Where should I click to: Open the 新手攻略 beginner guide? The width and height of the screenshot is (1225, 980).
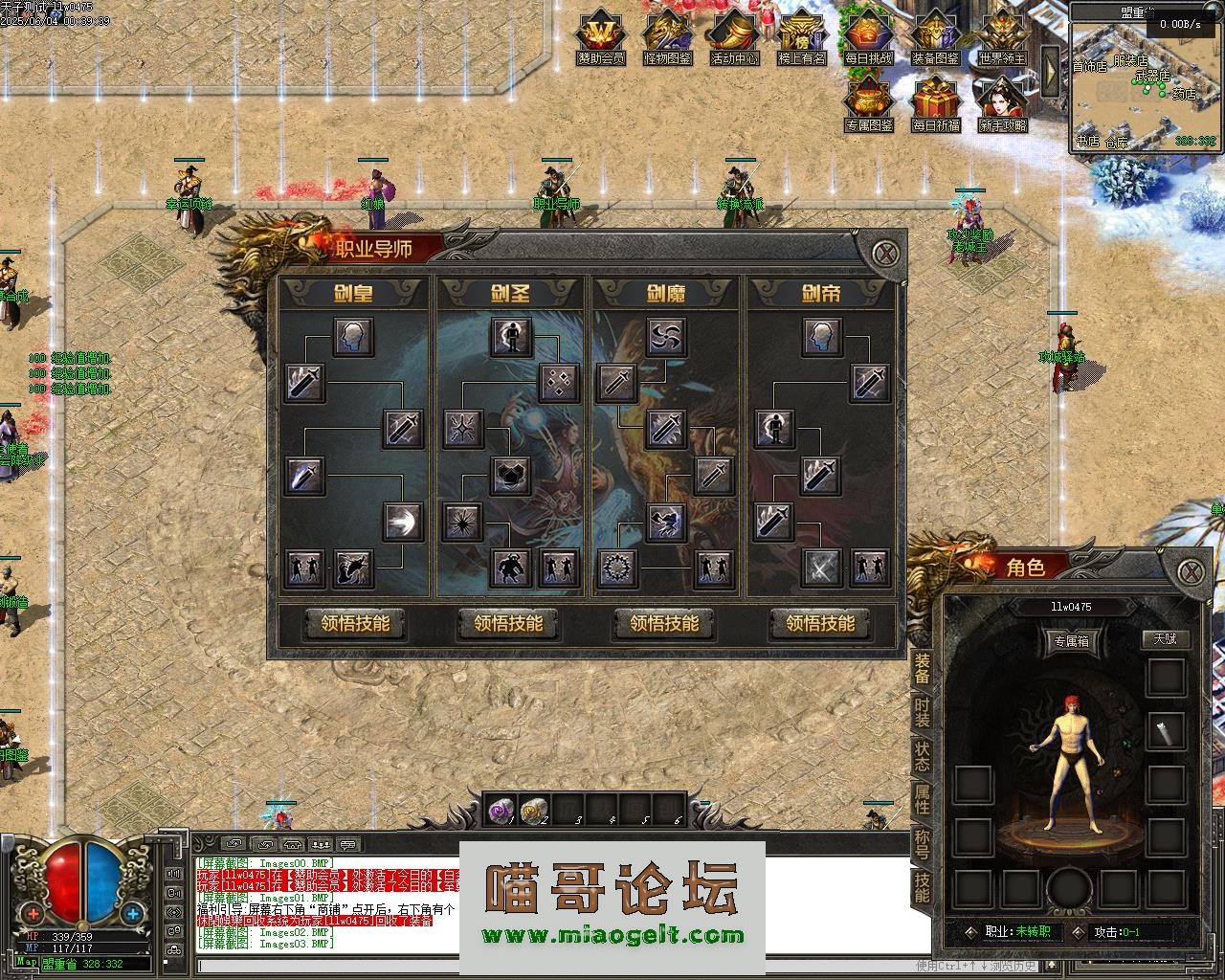(x=1002, y=104)
